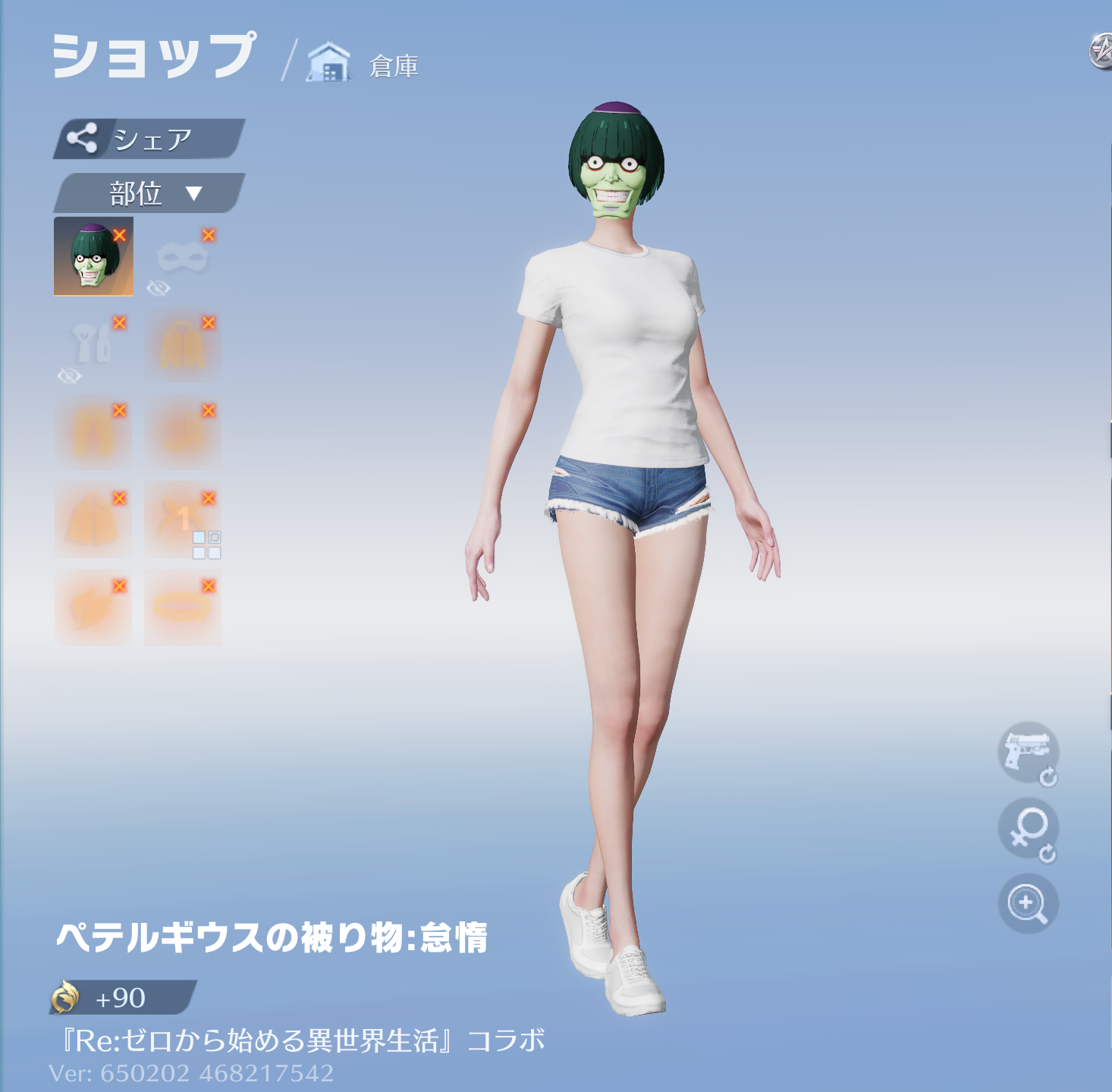Click the シェア share button

click(149, 139)
